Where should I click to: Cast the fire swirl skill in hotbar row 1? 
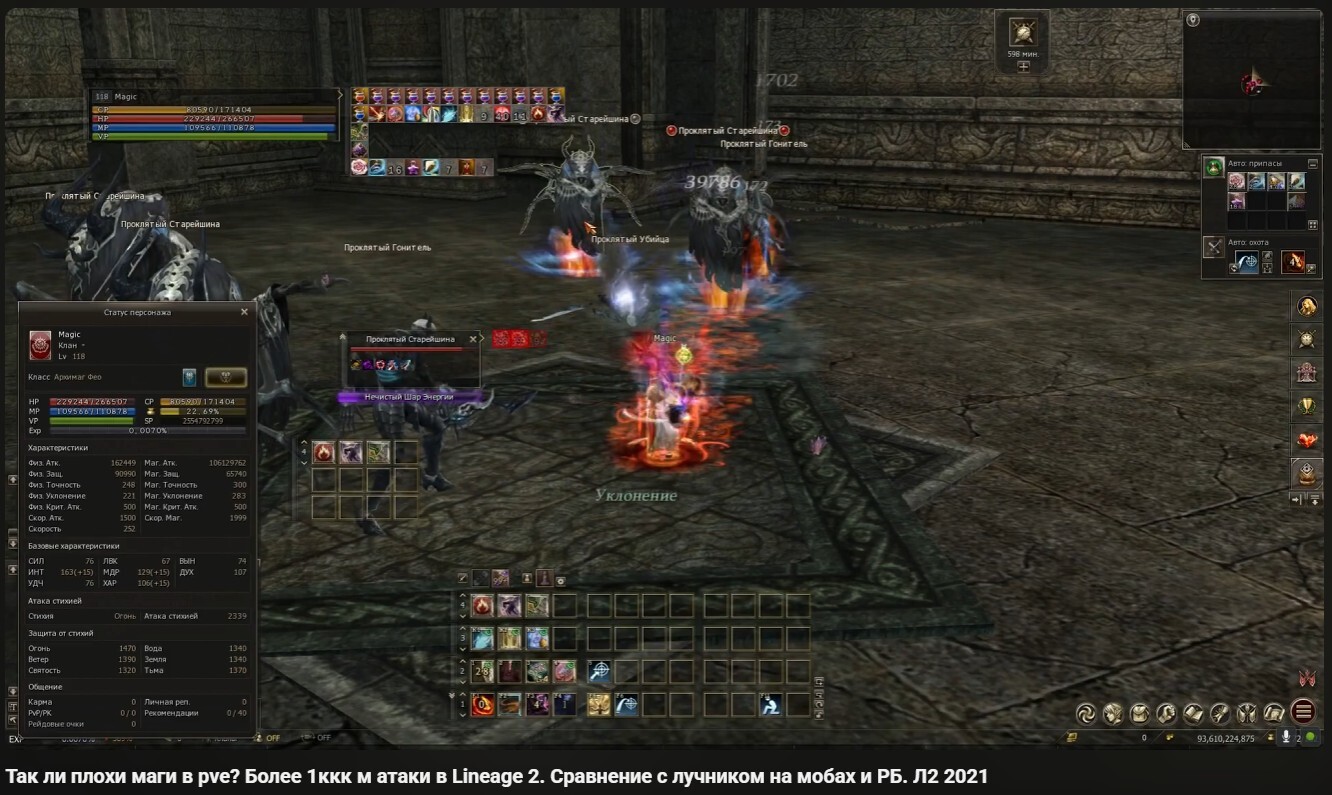[483, 704]
